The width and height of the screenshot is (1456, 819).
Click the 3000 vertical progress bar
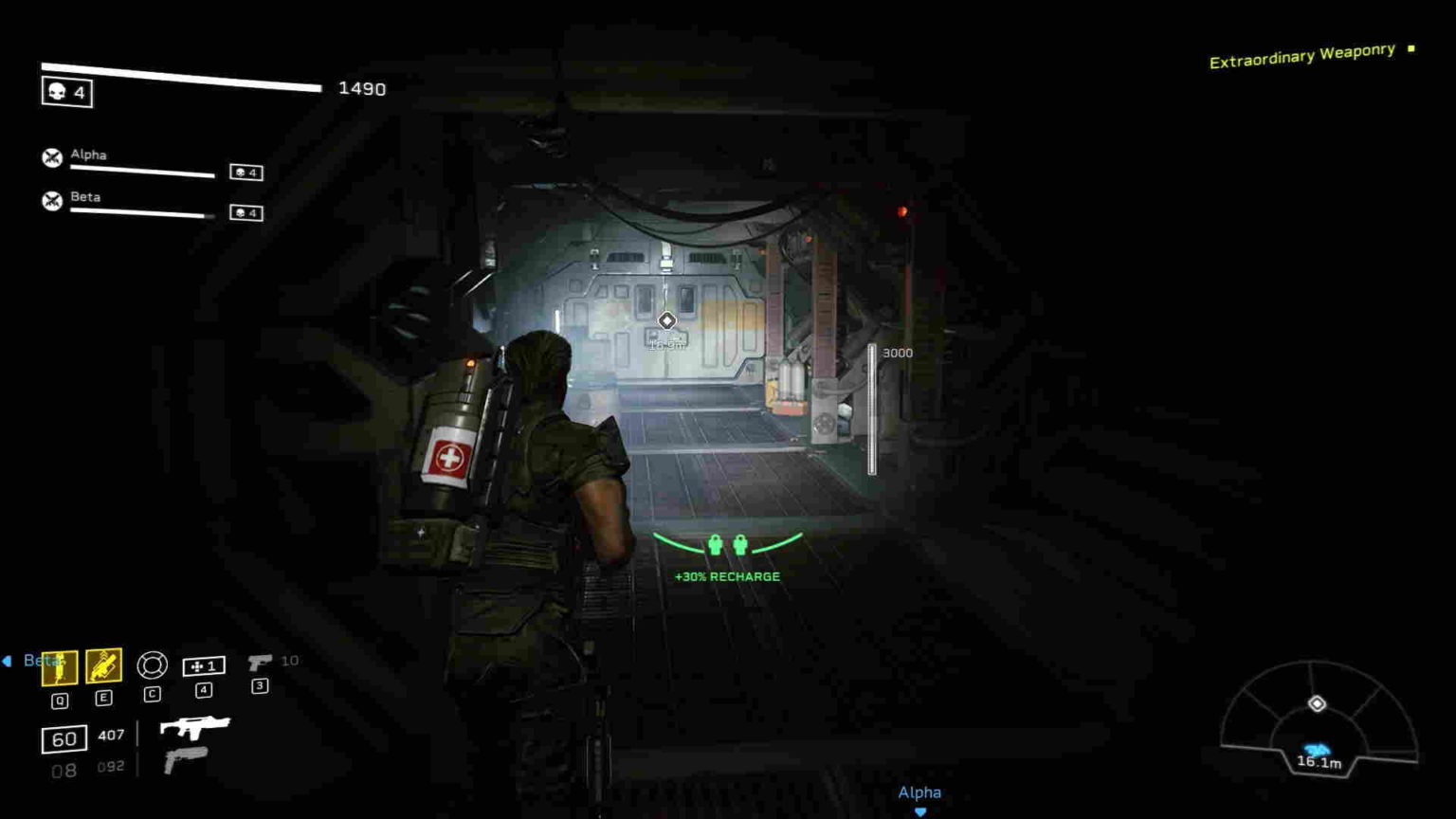[871, 409]
